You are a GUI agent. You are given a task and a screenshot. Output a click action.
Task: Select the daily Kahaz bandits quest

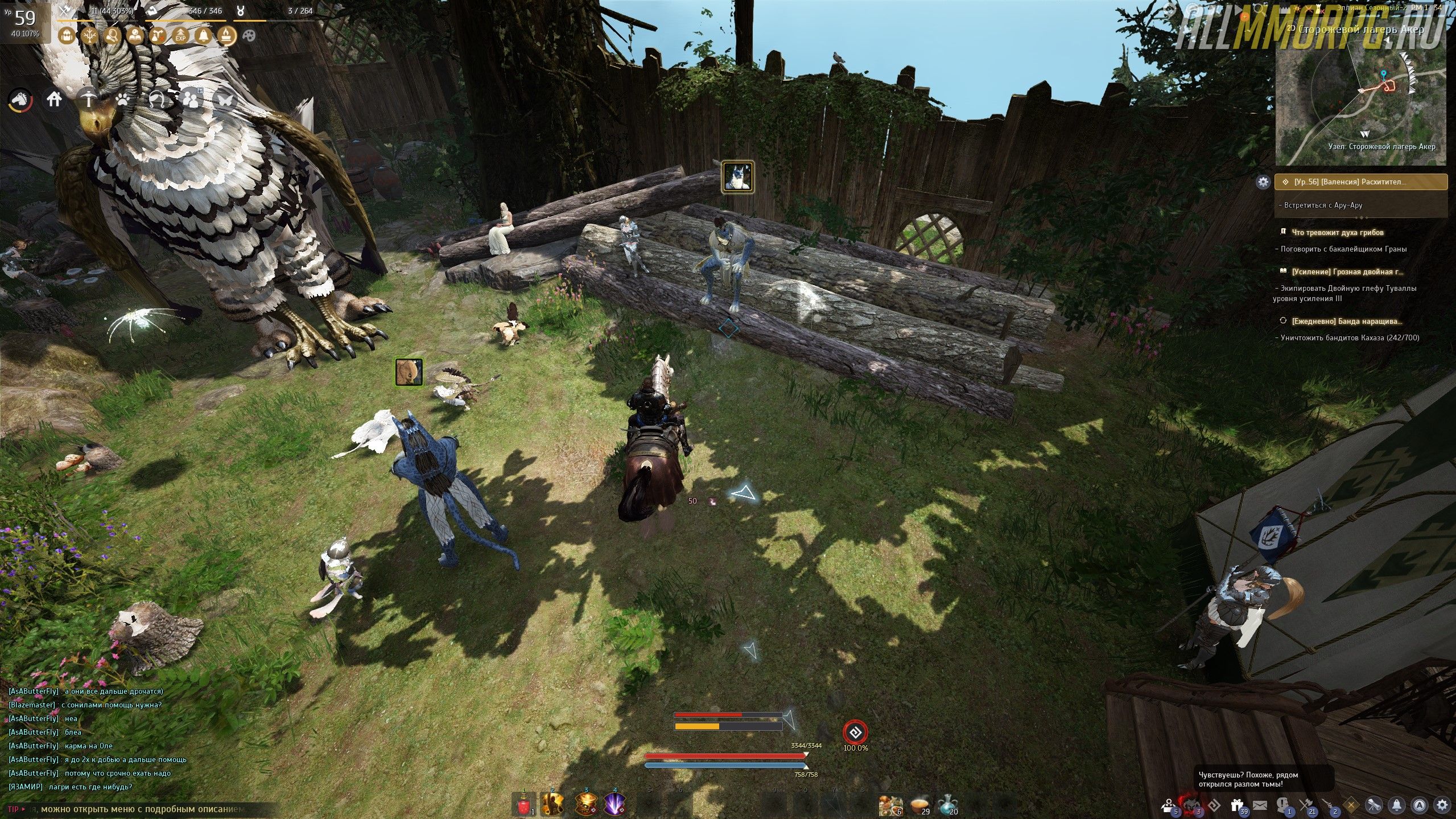(1346, 321)
